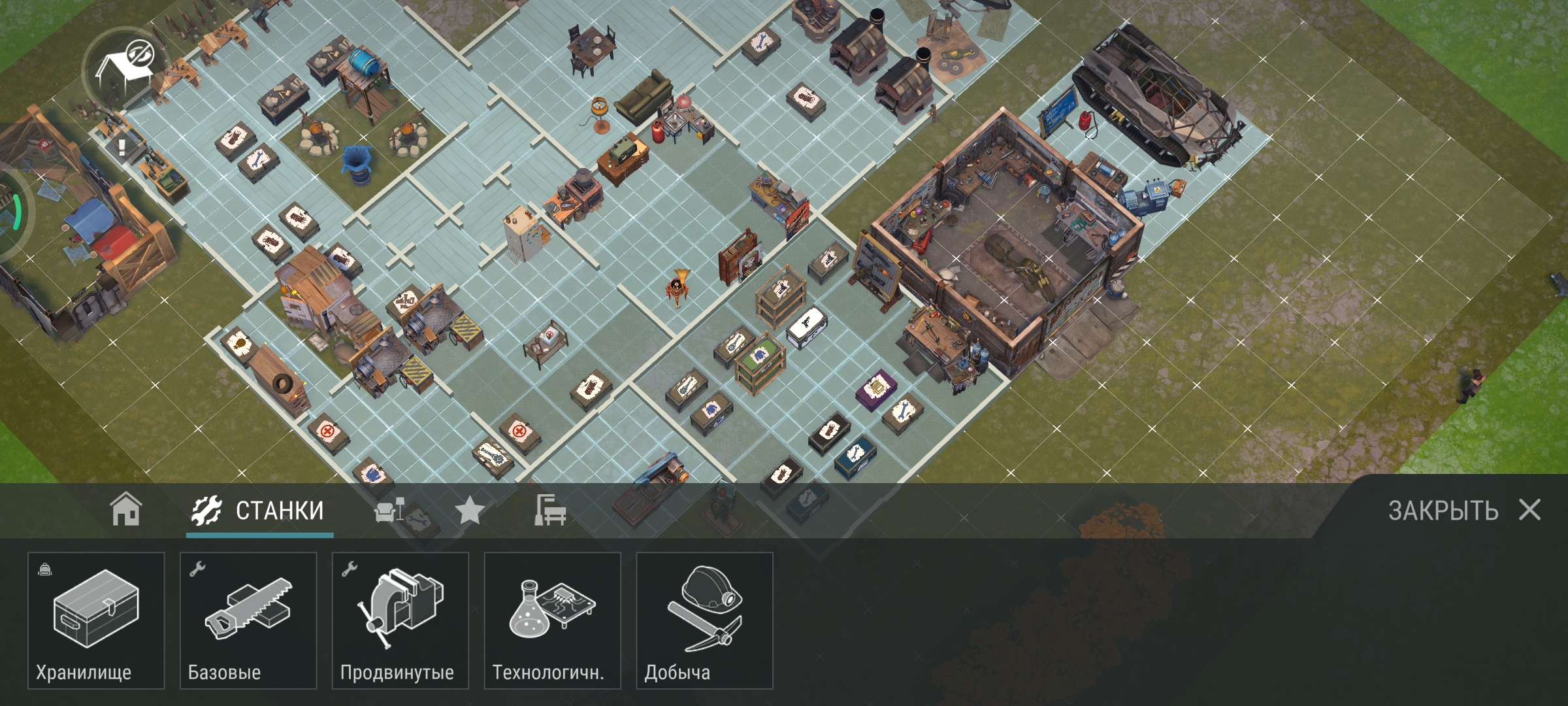Open the bed and stairs tab
The width and height of the screenshot is (1568, 706).
point(550,511)
